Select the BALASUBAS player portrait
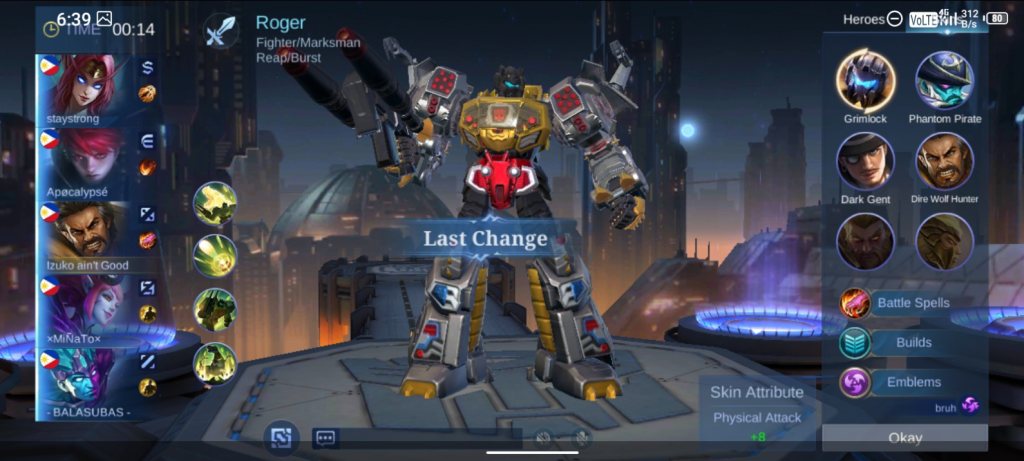Screen dimensions: 1024x461 [x=83, y=378]
